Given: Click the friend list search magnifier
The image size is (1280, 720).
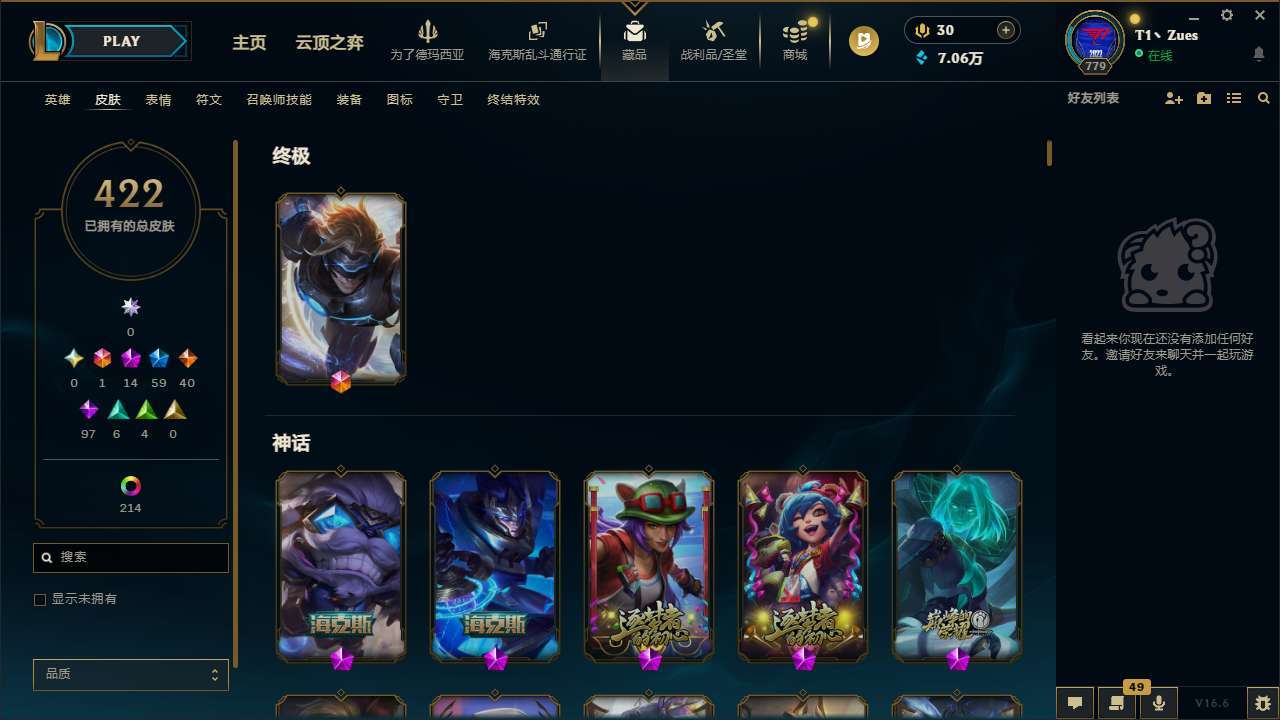Looking at the screenshot, I should [1263, 98].
